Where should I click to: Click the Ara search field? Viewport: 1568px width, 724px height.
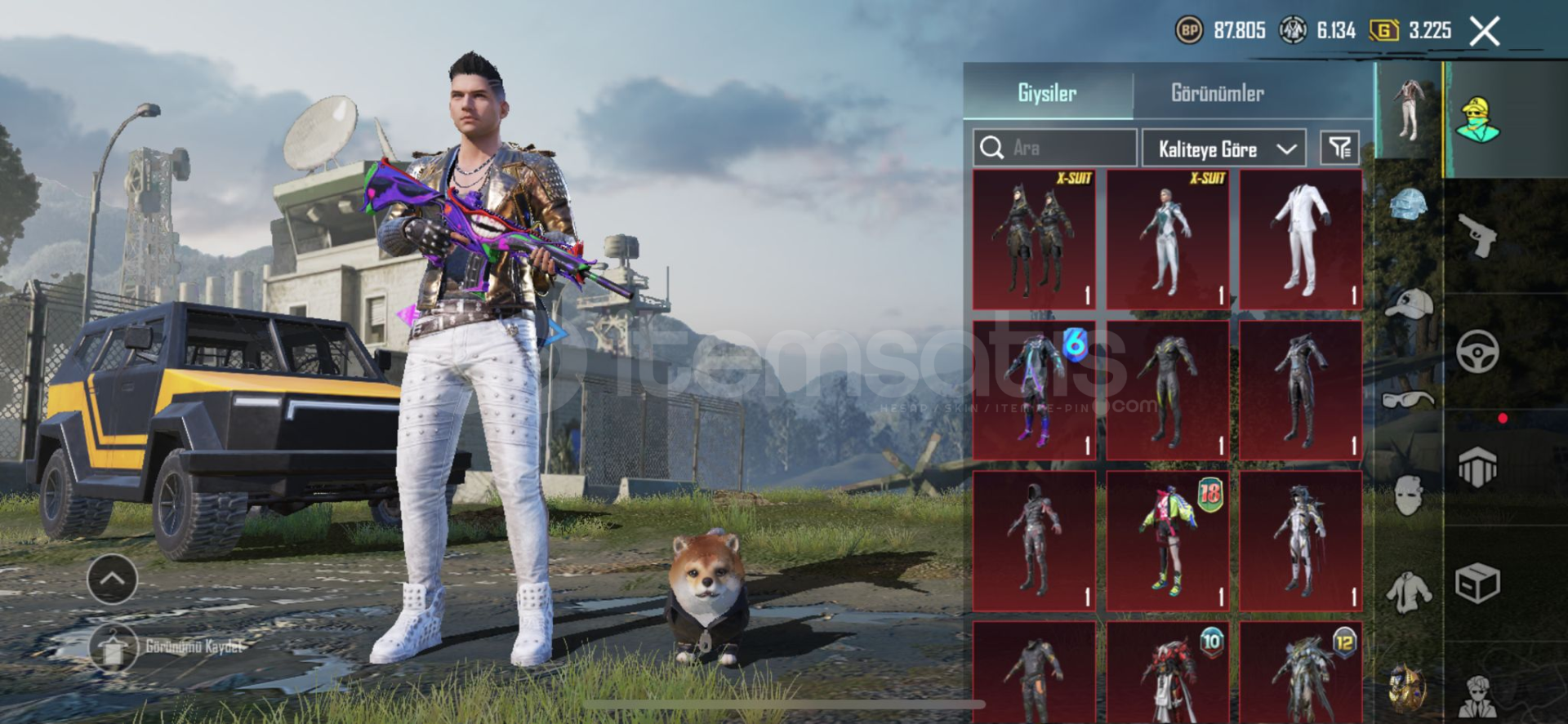(x=1054, y=148)
